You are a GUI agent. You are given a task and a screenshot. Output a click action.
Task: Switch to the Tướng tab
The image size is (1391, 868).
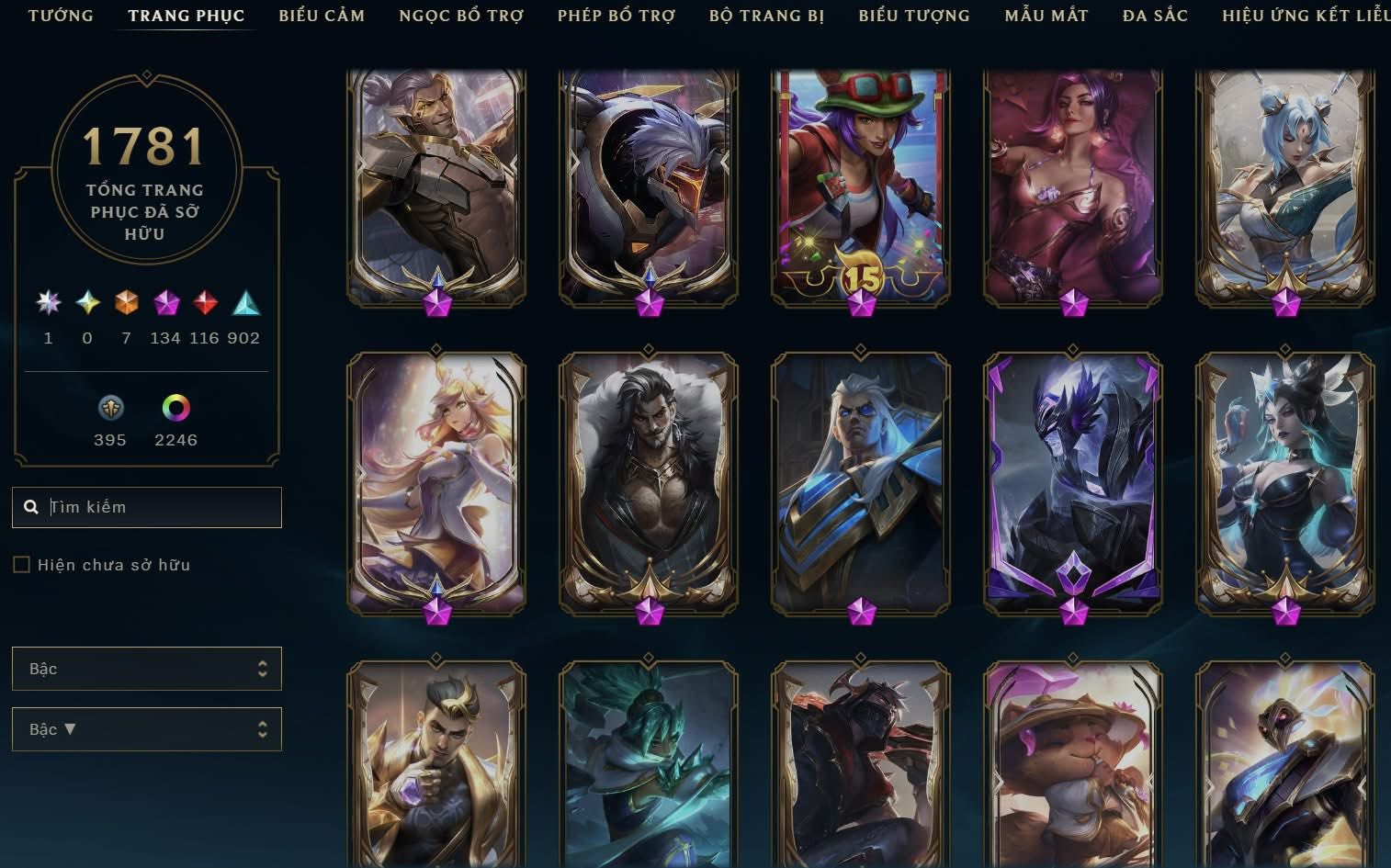61,16
